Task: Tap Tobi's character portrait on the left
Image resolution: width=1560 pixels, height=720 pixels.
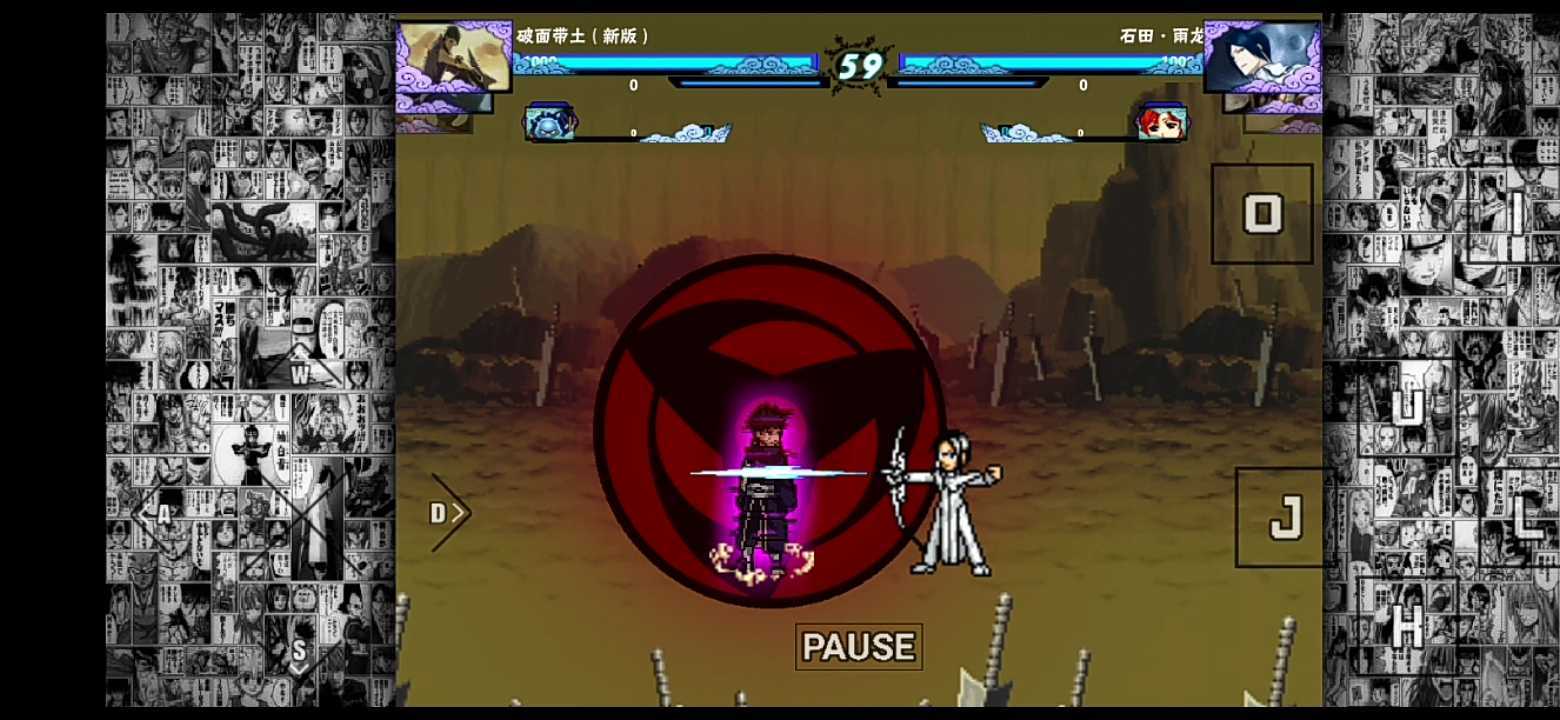Action: (x=455, y=60)
